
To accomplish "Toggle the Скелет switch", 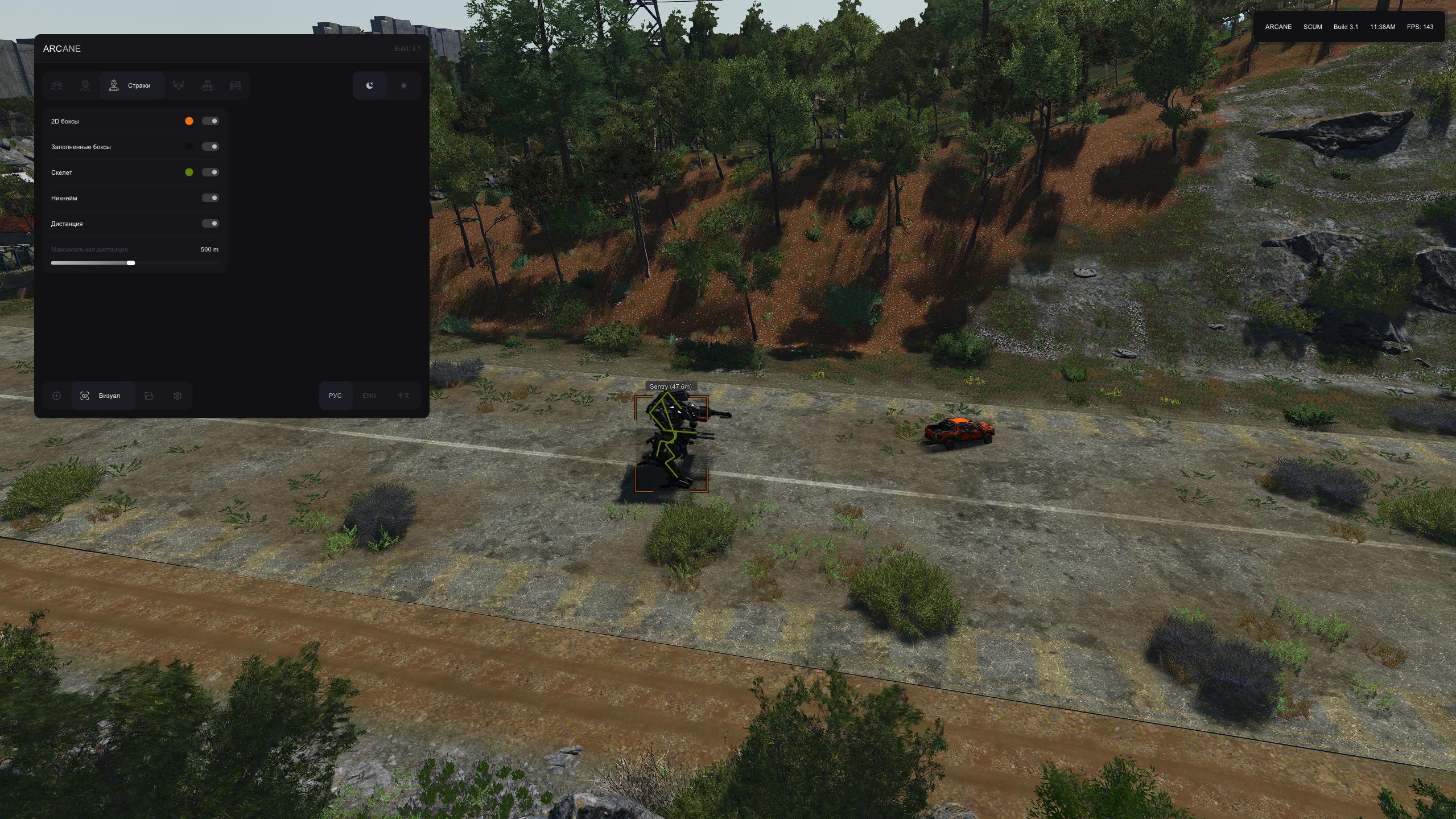I will click(211, 172).
